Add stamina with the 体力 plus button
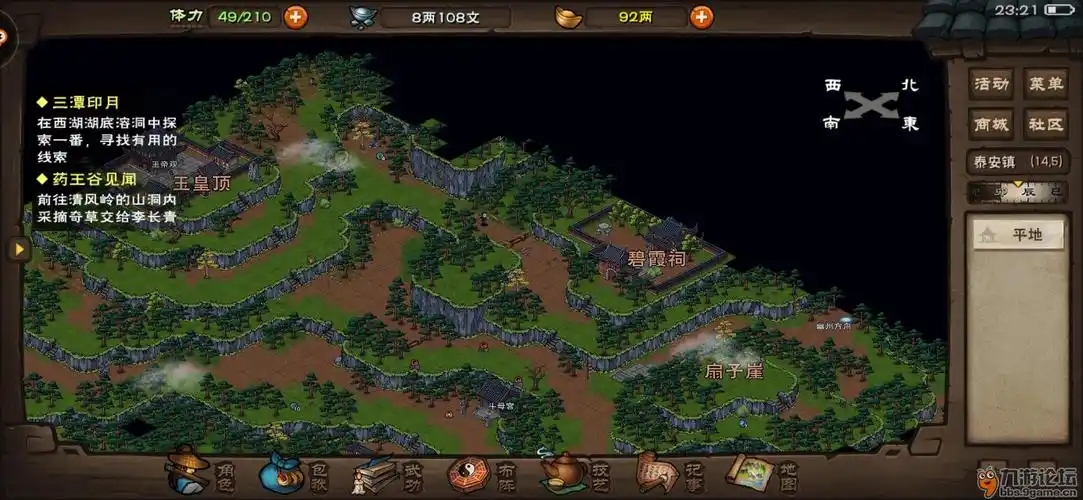The height and width of the screenshot is (500, 1083). [295, 16]
